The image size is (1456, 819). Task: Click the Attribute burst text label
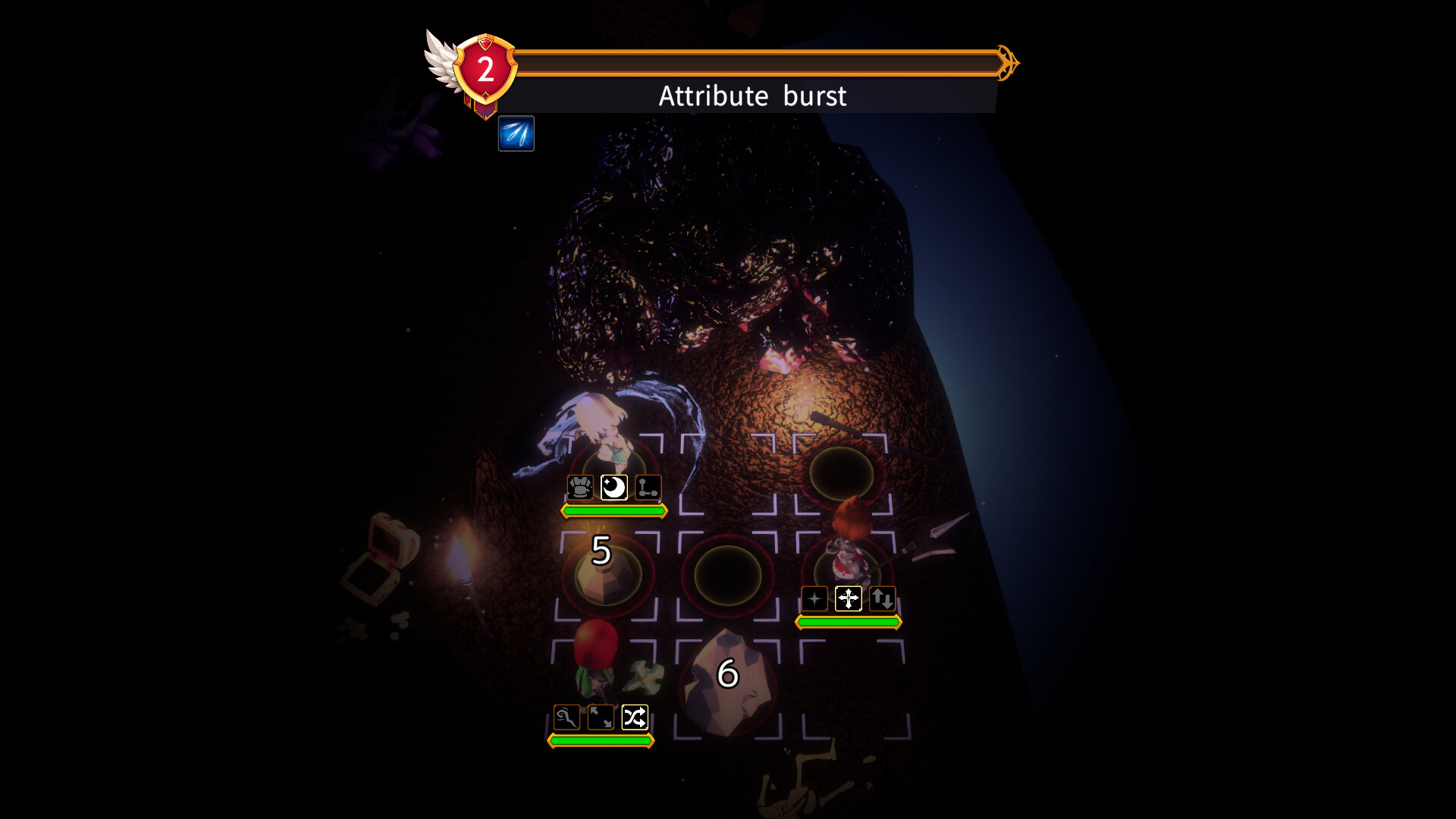[x=753, y=96]
